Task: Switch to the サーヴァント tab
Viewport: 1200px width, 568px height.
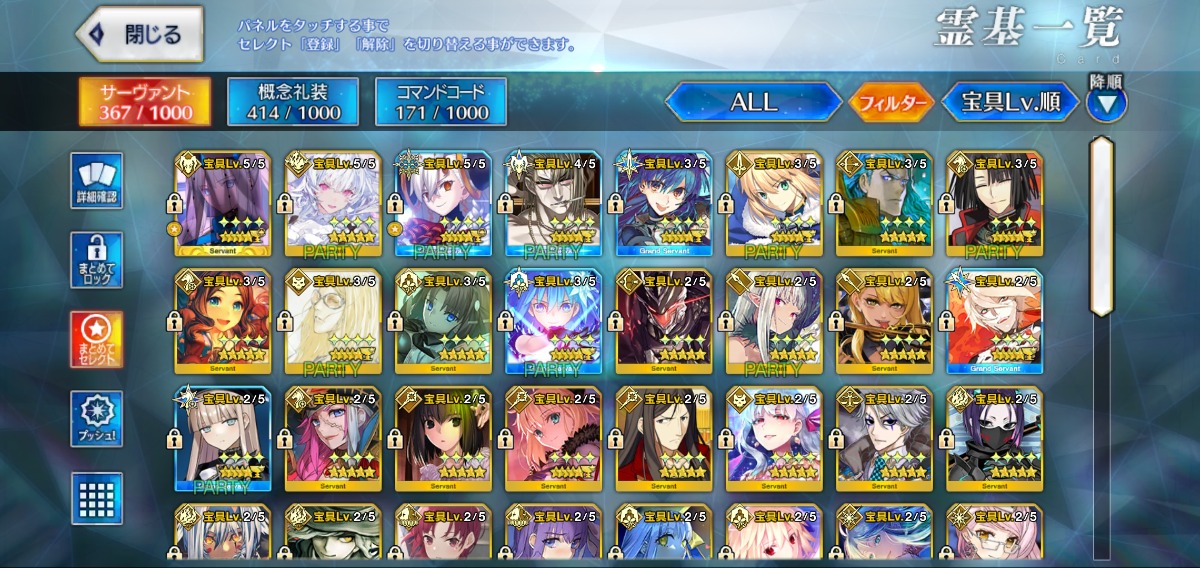Action: click(145, 102)
